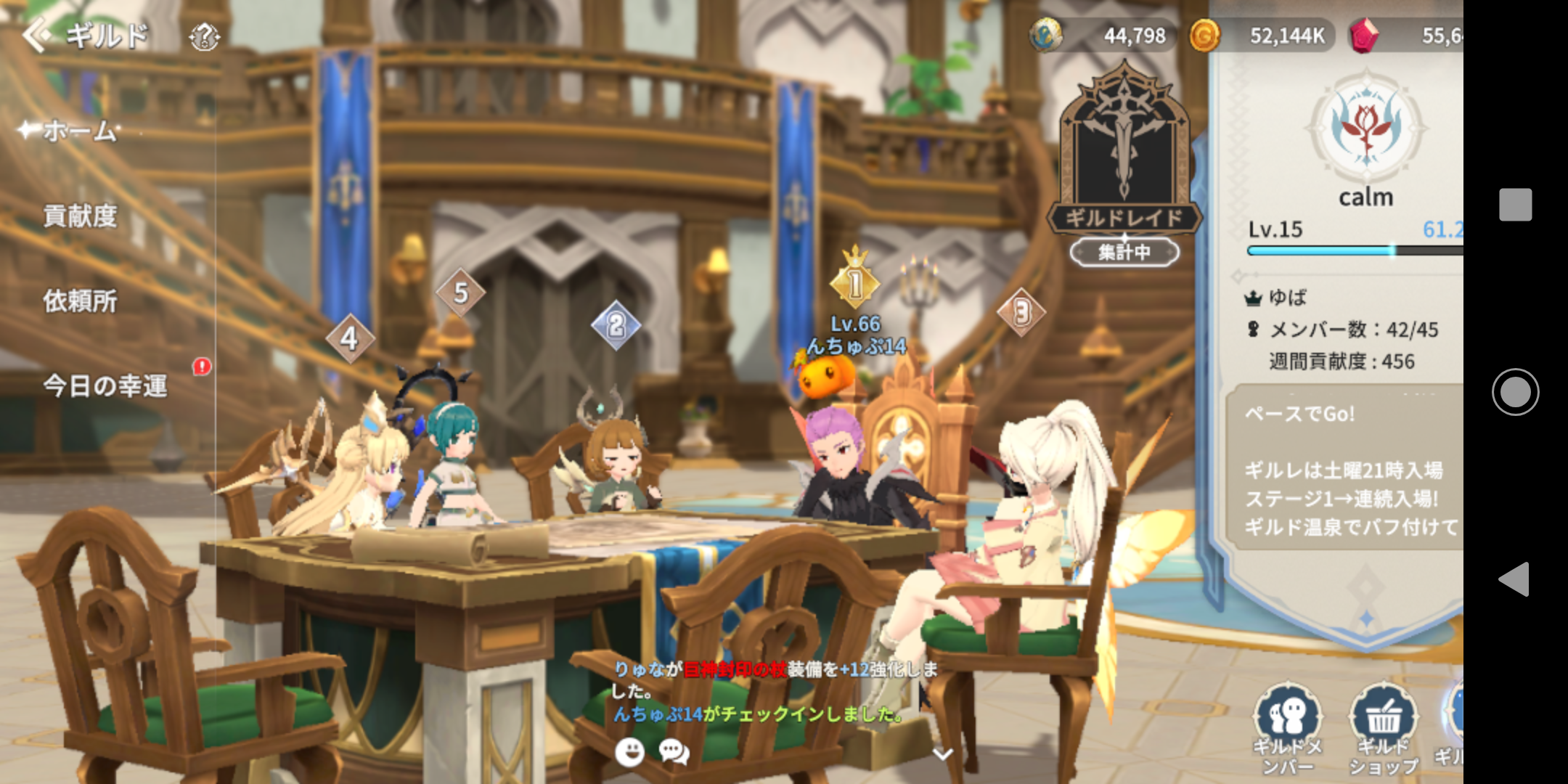Collapse the chat log arrow

(942, 754)
